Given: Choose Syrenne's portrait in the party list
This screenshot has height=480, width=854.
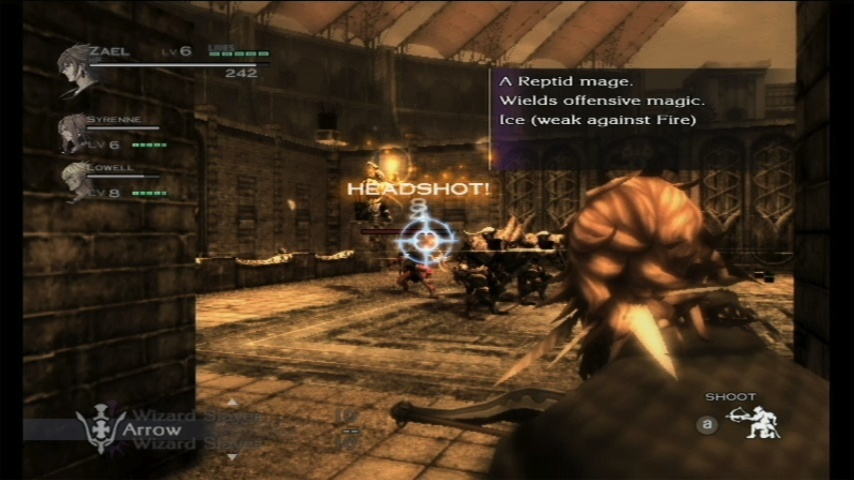Looking at the screenshot, I should click(73, 132).
